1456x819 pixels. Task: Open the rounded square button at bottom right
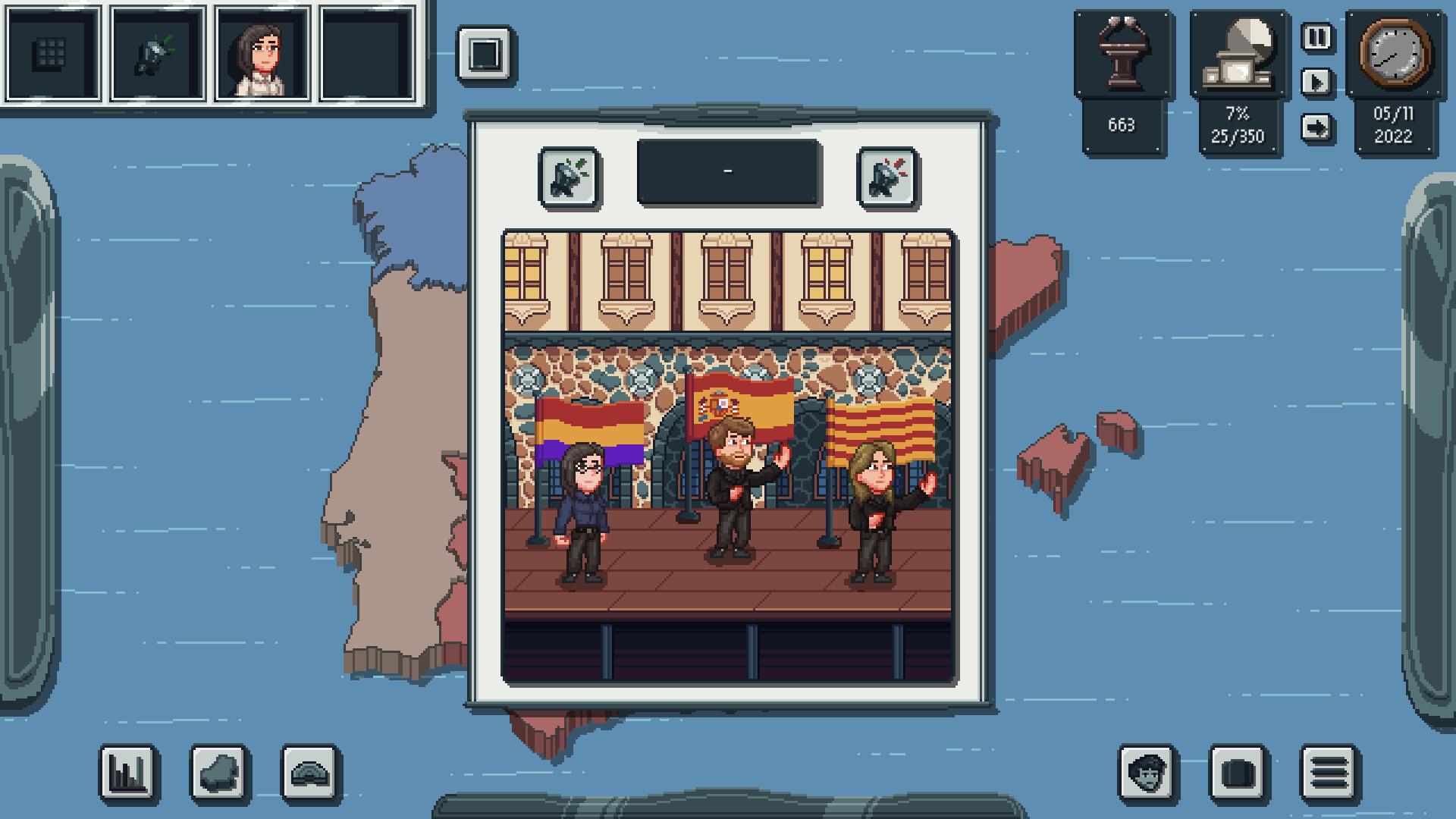tap(1238, 773)
